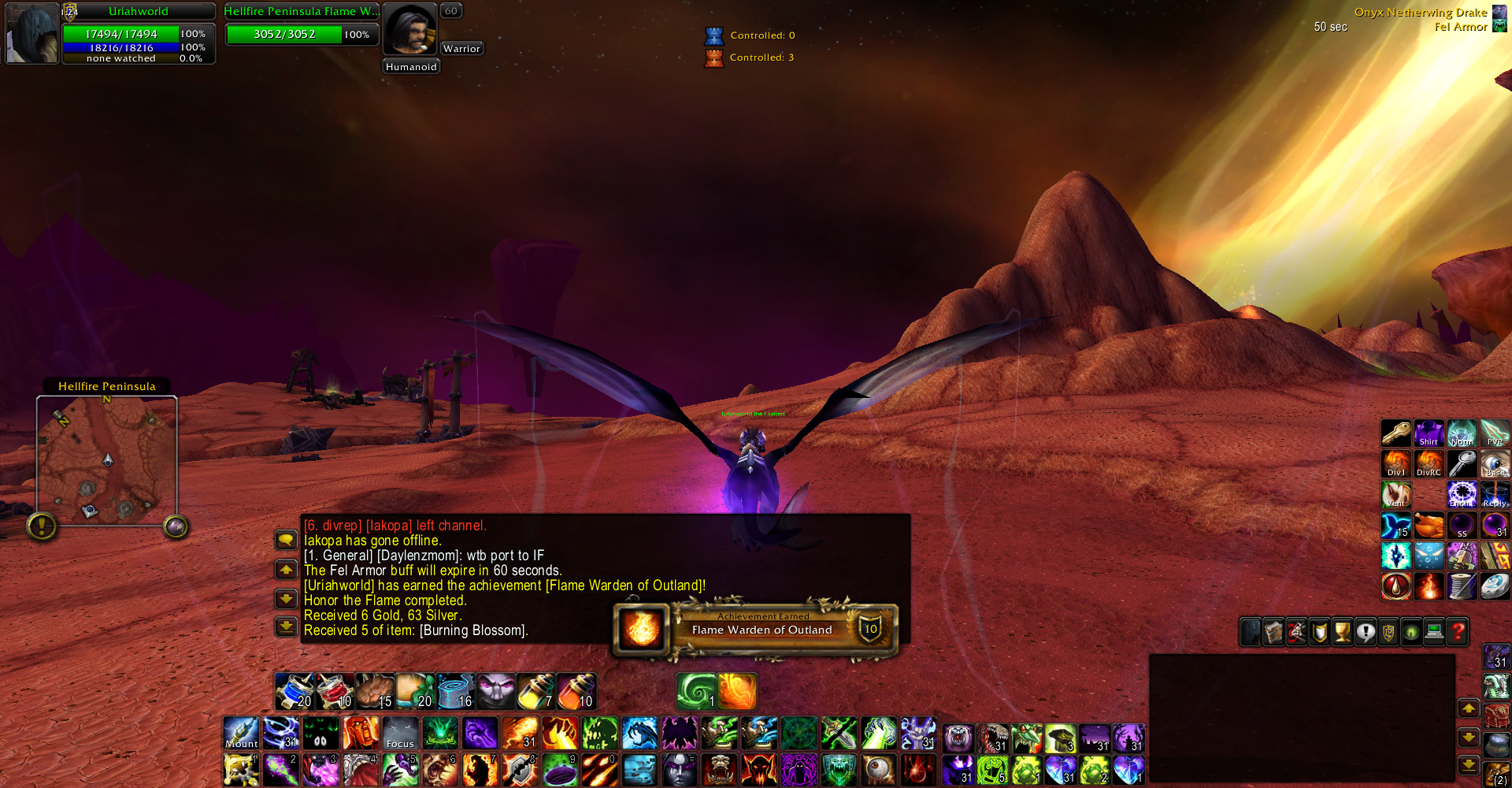The image size is (1512, 788).
Task: Open the quest log exclamation bubble button
Action: (1366, 632)
